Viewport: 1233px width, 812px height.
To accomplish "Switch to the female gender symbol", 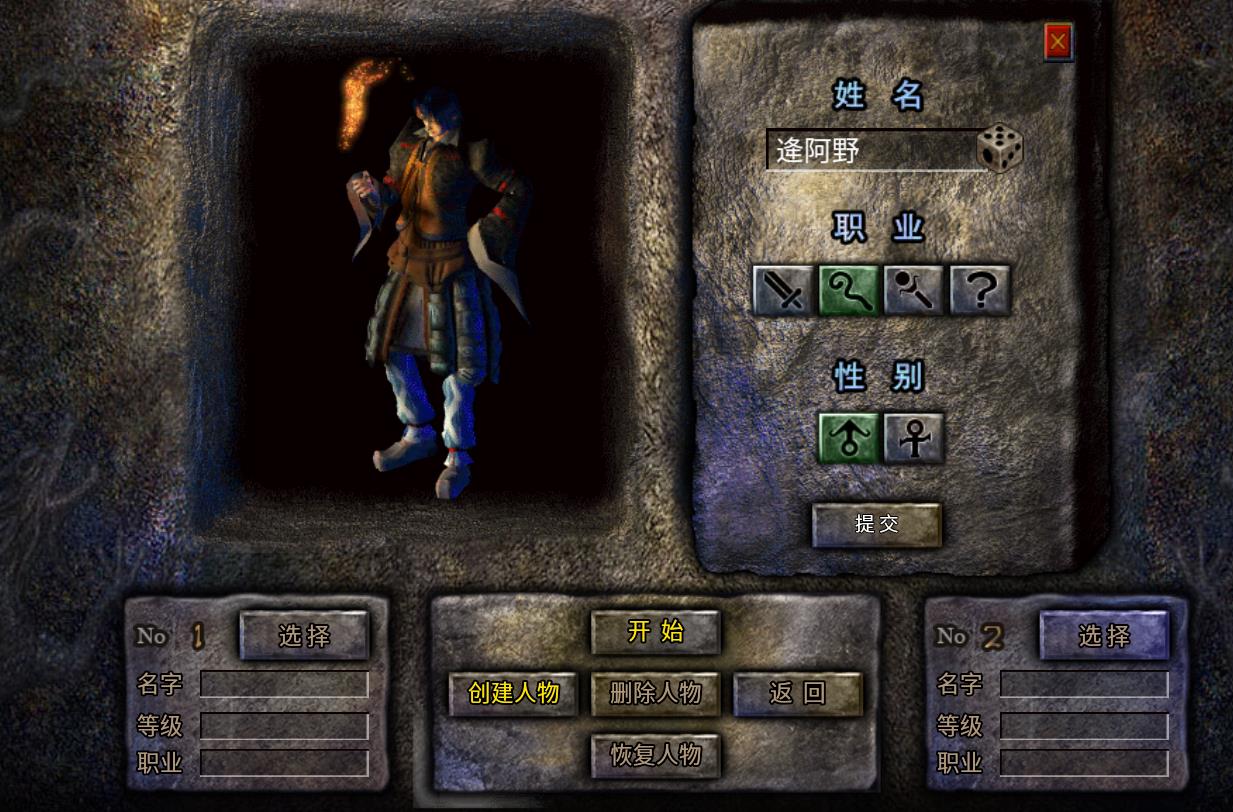I will coord(914,438).
